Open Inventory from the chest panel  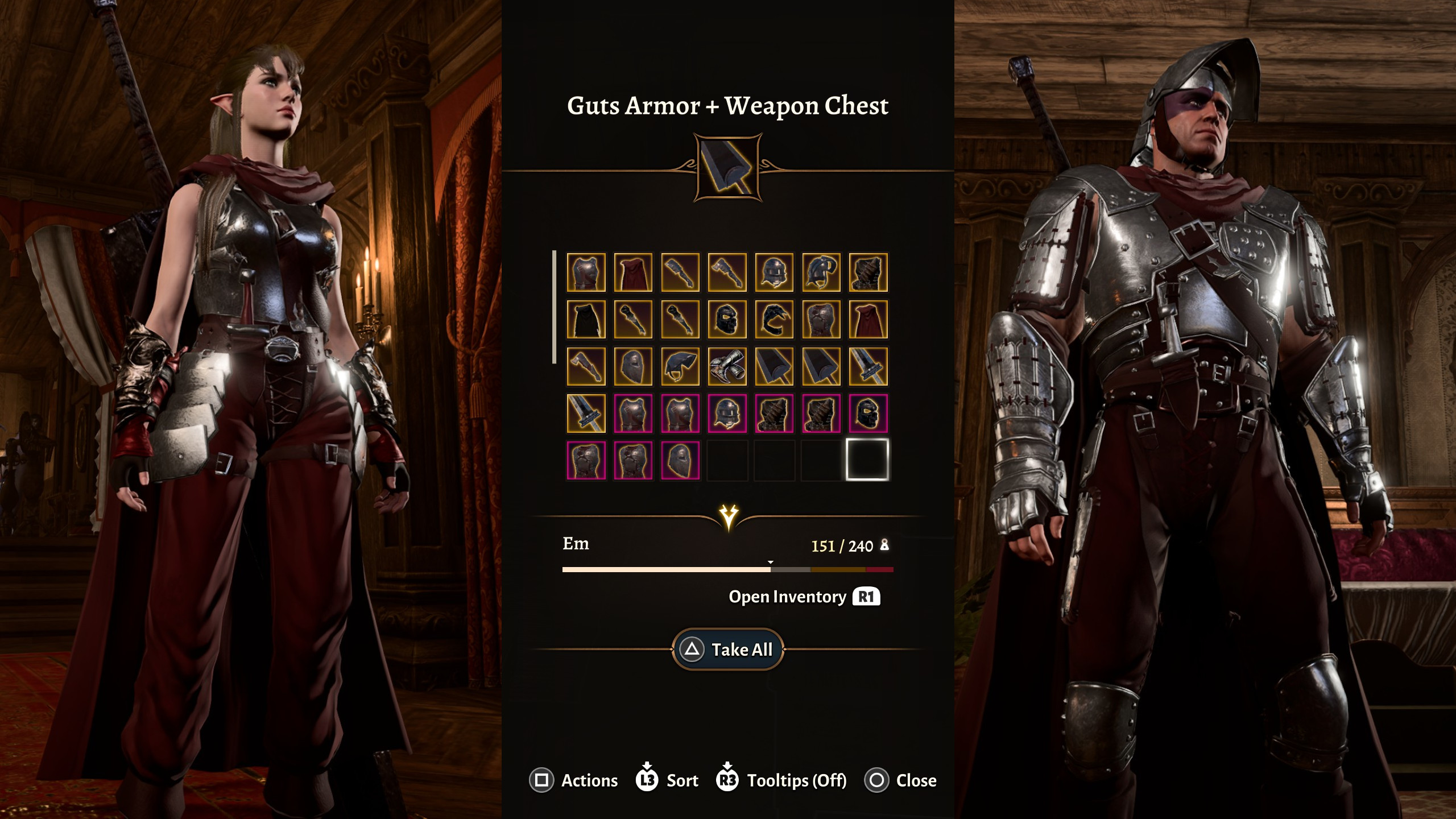(x=804, y=597)
